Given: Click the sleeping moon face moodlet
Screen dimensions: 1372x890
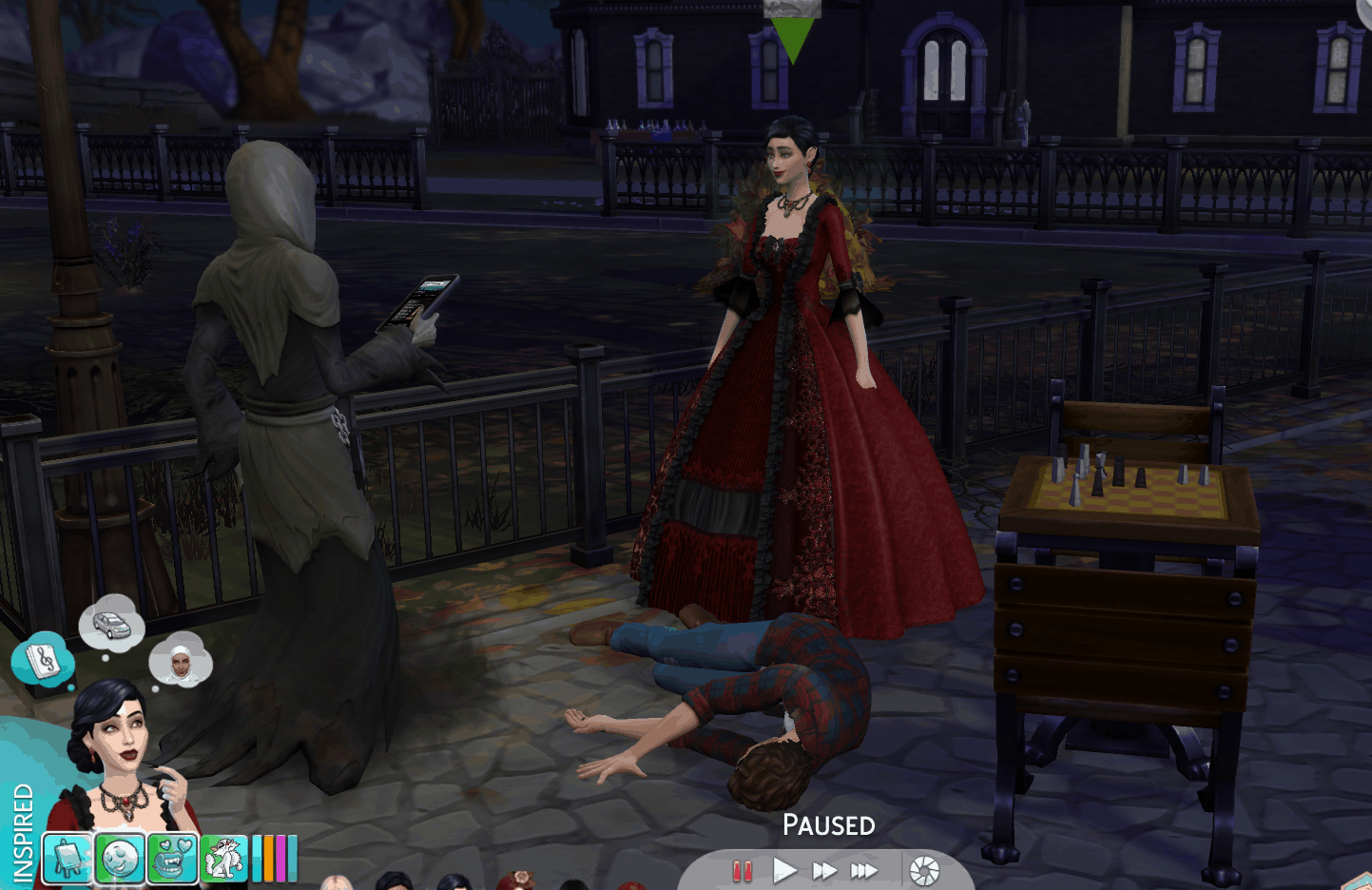Looking at the screenshot, I should tap(120, 859).
